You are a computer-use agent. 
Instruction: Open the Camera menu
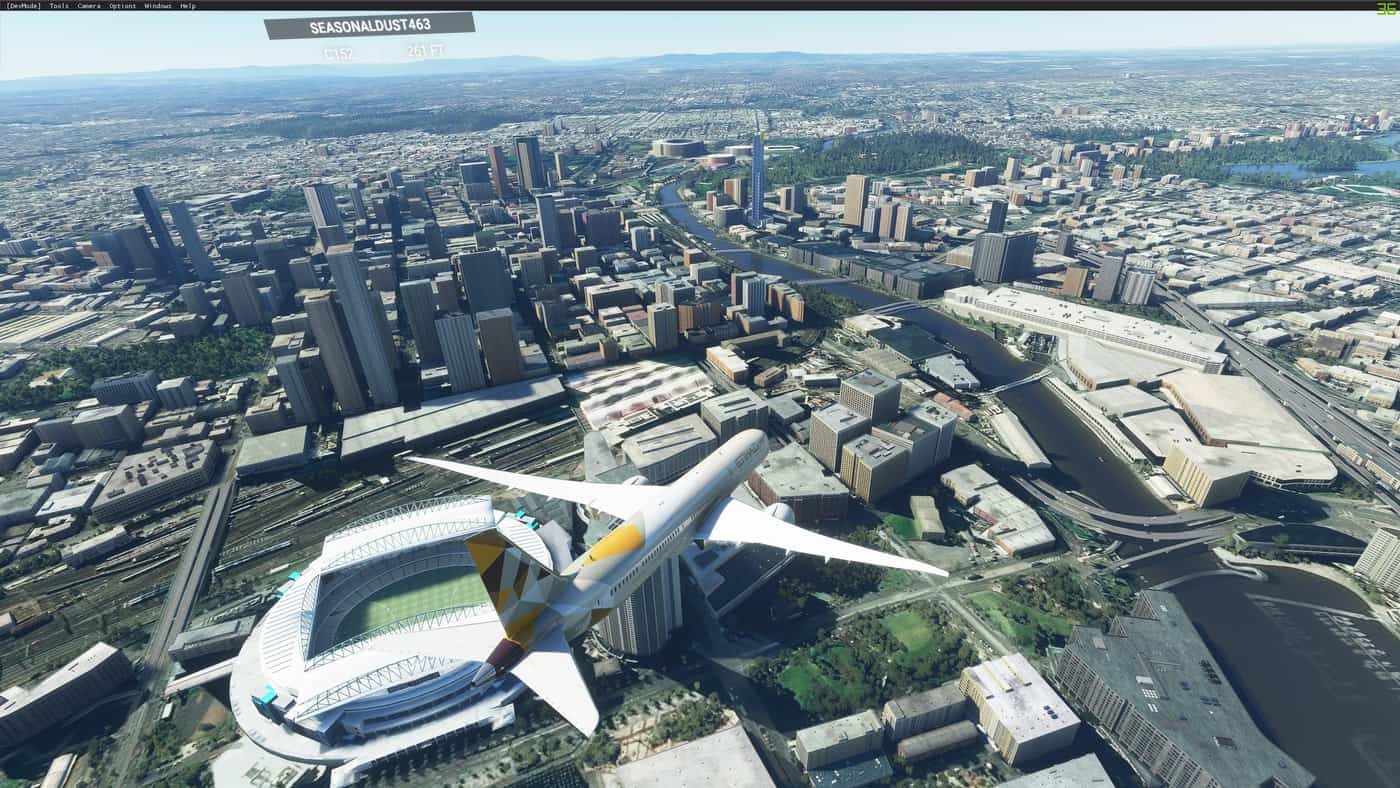[x=89, y=6]
